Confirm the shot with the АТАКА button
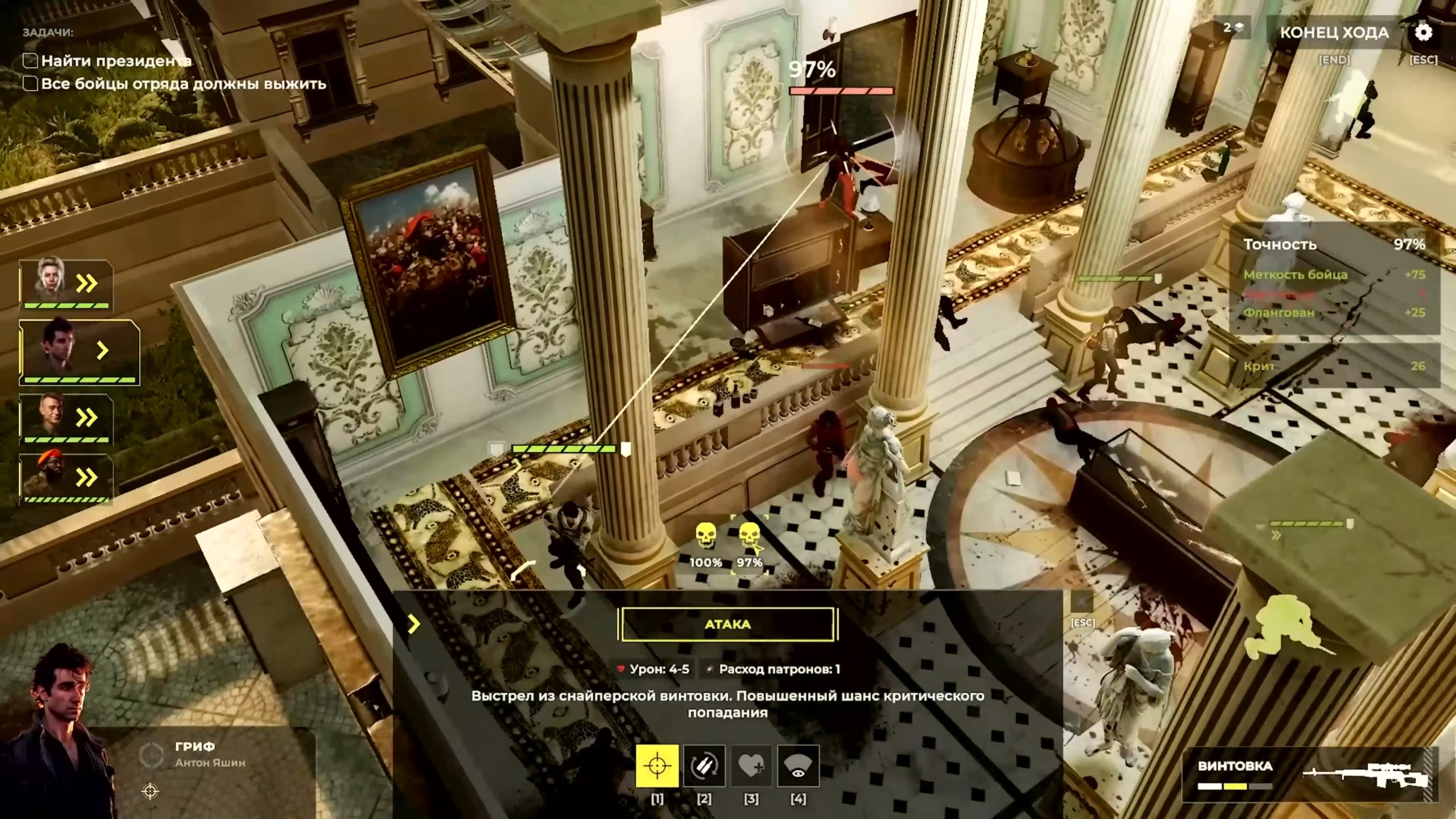 coord(727,624)
